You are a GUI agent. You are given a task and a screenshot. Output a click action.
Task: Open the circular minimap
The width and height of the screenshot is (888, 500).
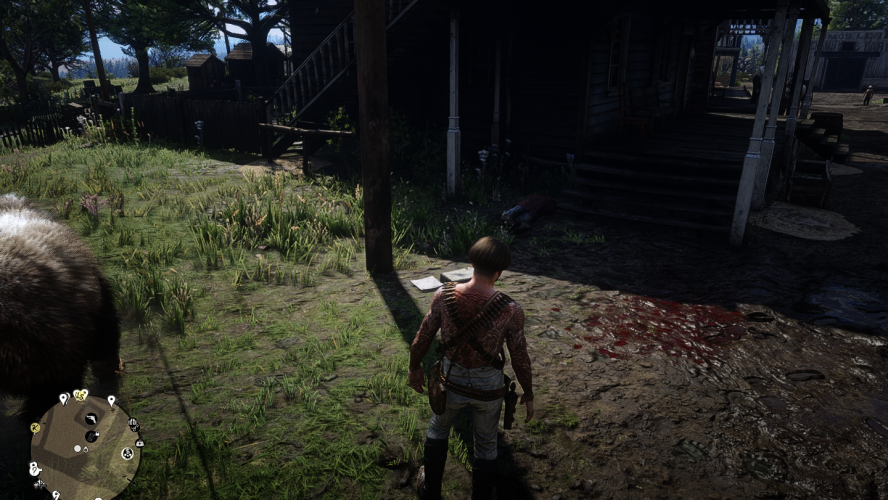pos(86,445)
